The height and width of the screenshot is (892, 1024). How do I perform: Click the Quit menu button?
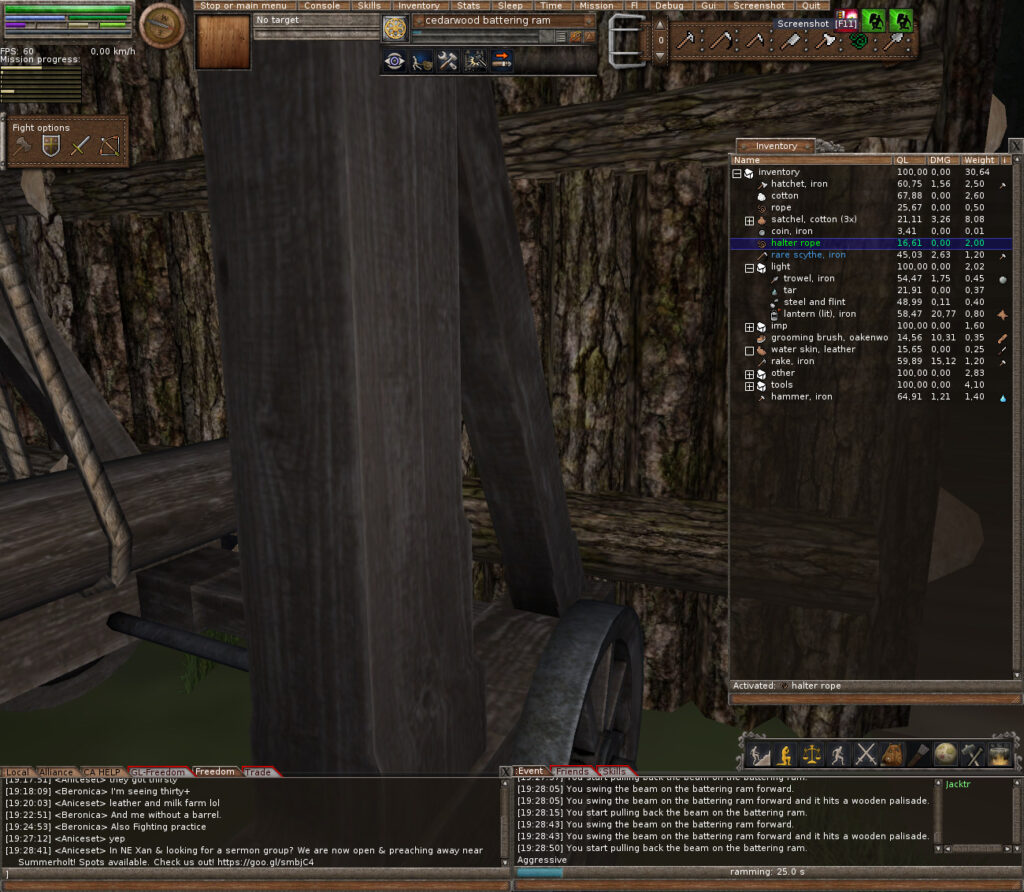(810, 5)
